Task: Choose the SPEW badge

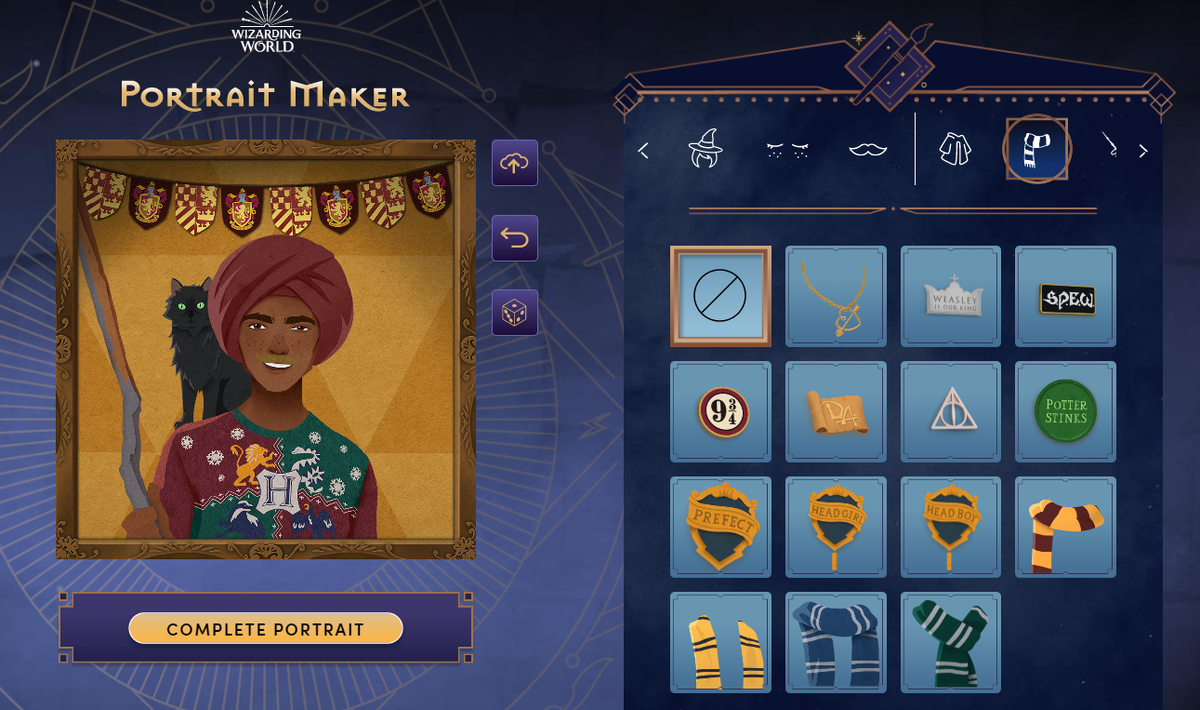Action: [1066, 296]
